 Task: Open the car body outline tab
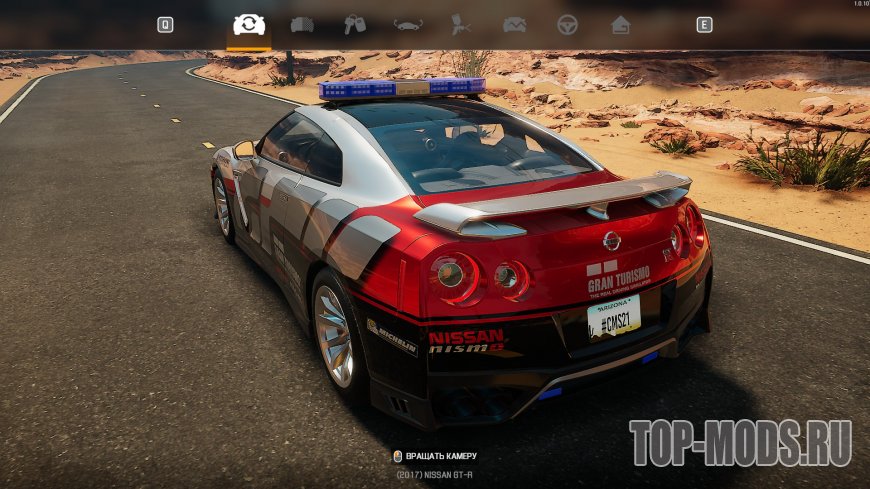pos(408,25)
